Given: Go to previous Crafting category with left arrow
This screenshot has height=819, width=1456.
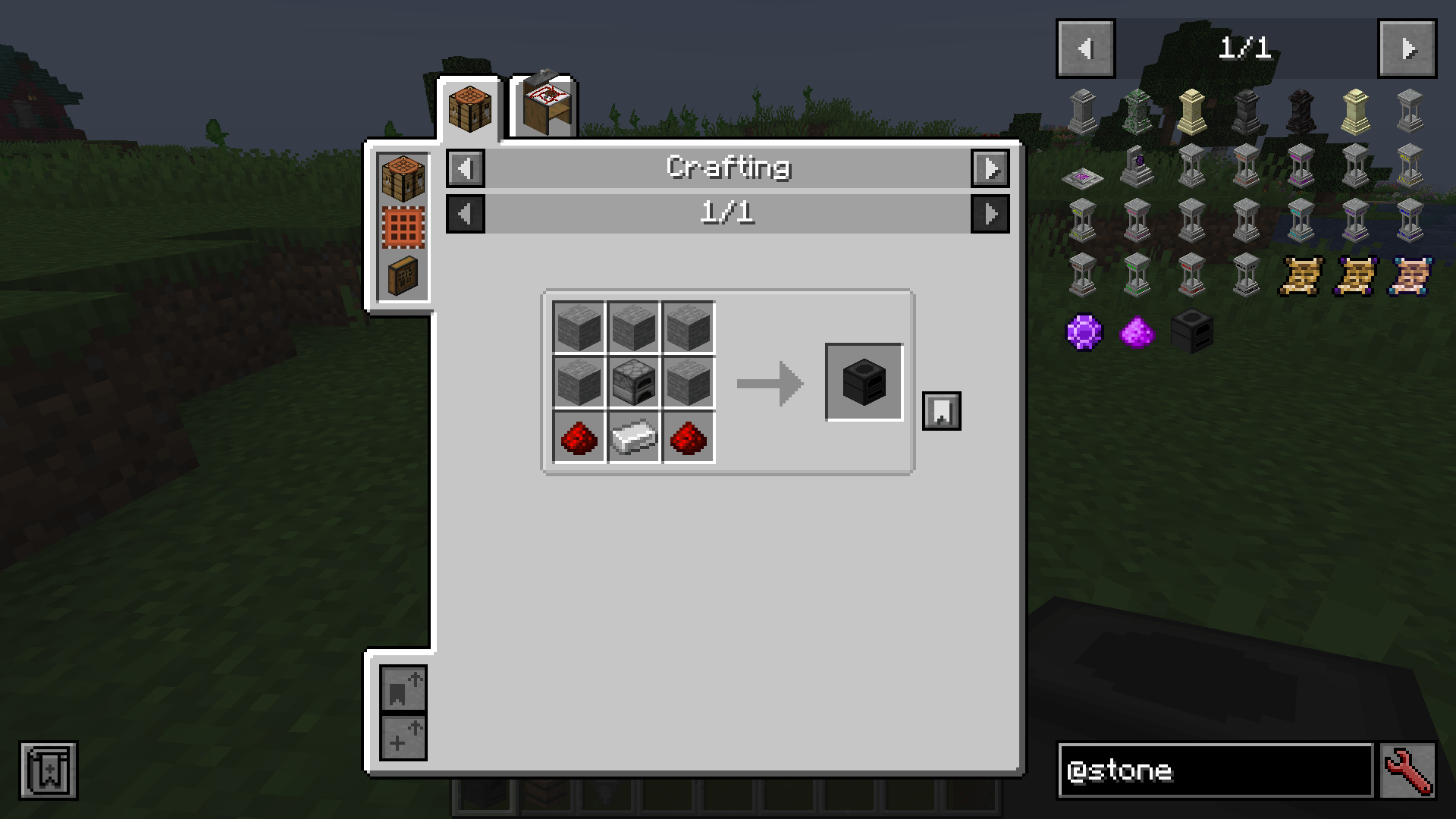Looking at the screenshot, I should coord(465,168).
